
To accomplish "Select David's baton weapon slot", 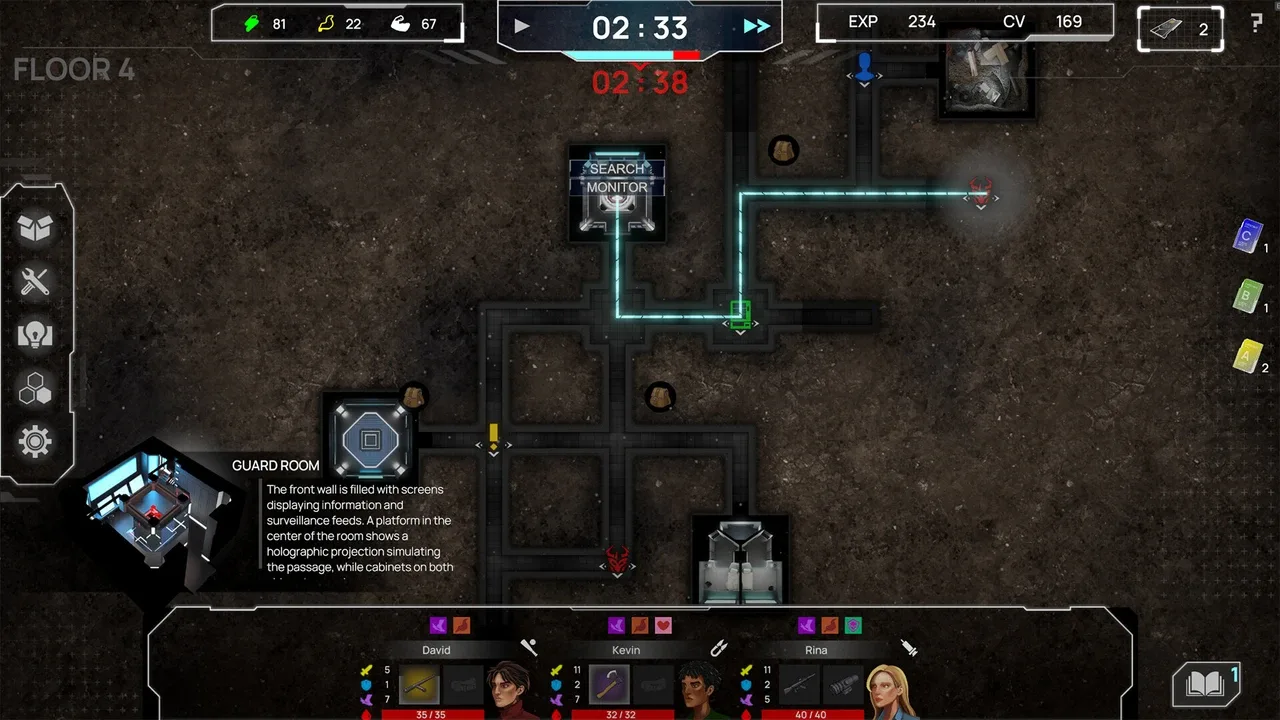I will coord(419,685).
